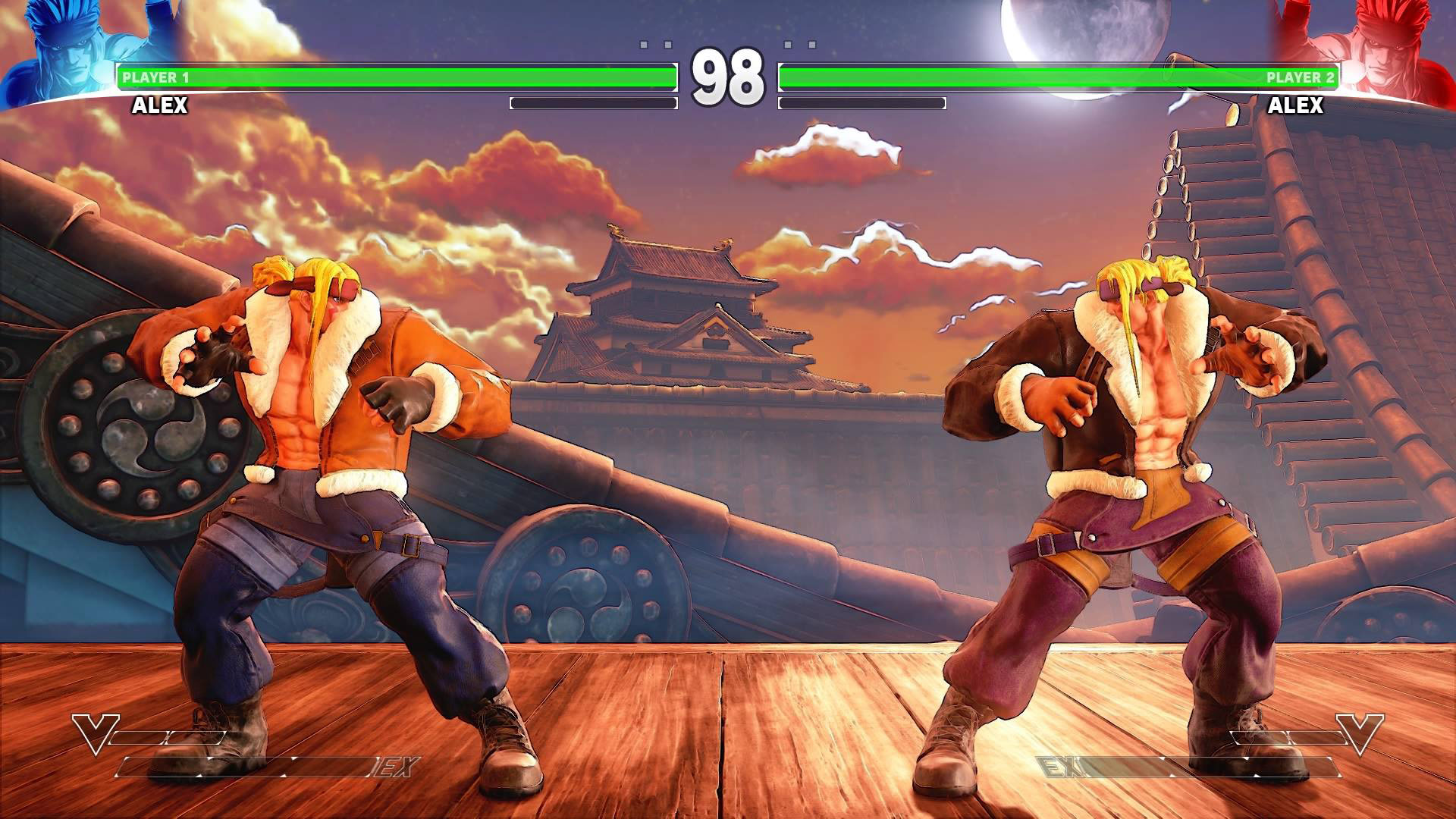
Task: Expand Player 1's stun bar below the health meter
Action: coord(593,102)
